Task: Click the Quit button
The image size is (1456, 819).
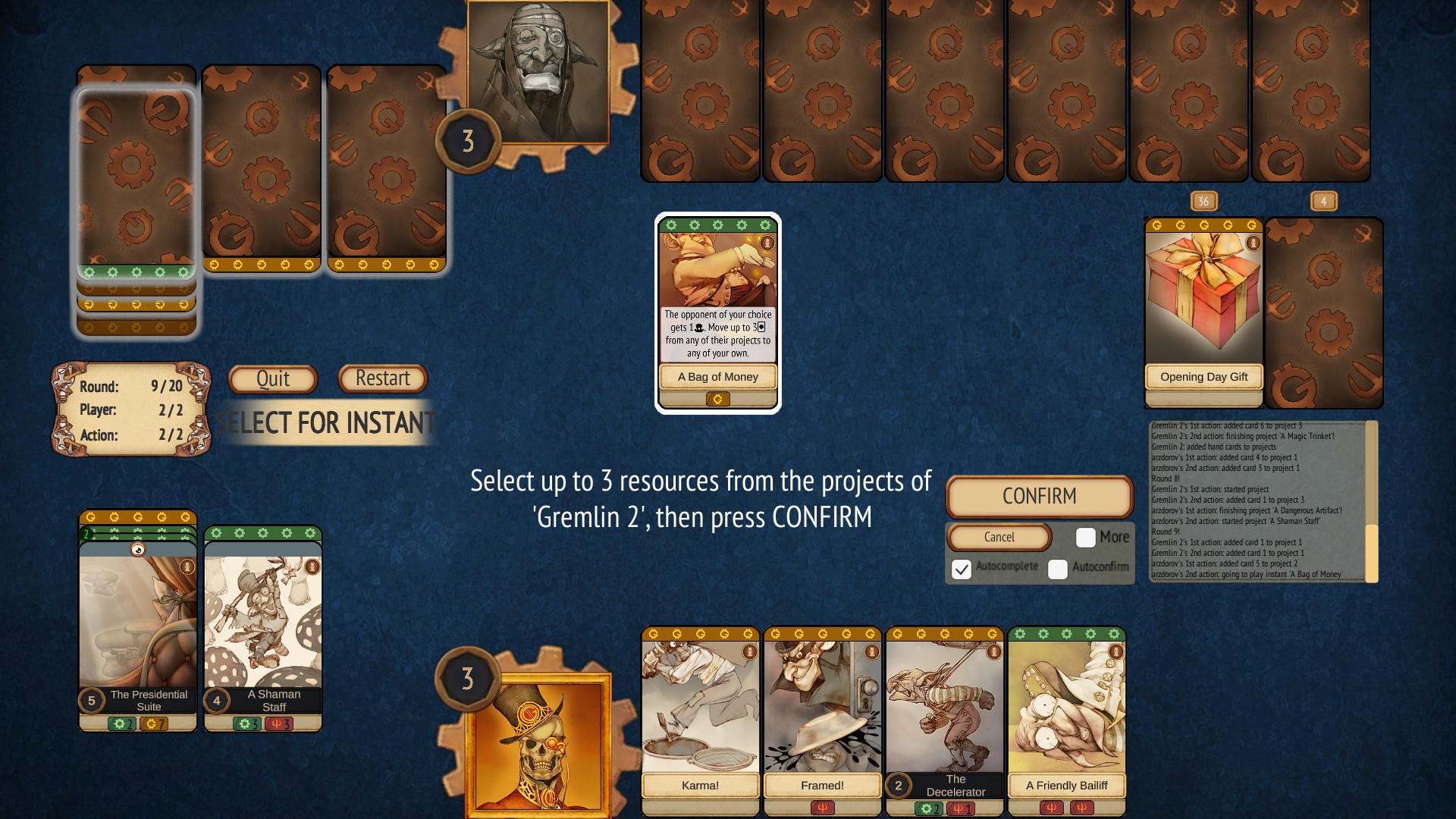Action: click(x=273, y=378)
